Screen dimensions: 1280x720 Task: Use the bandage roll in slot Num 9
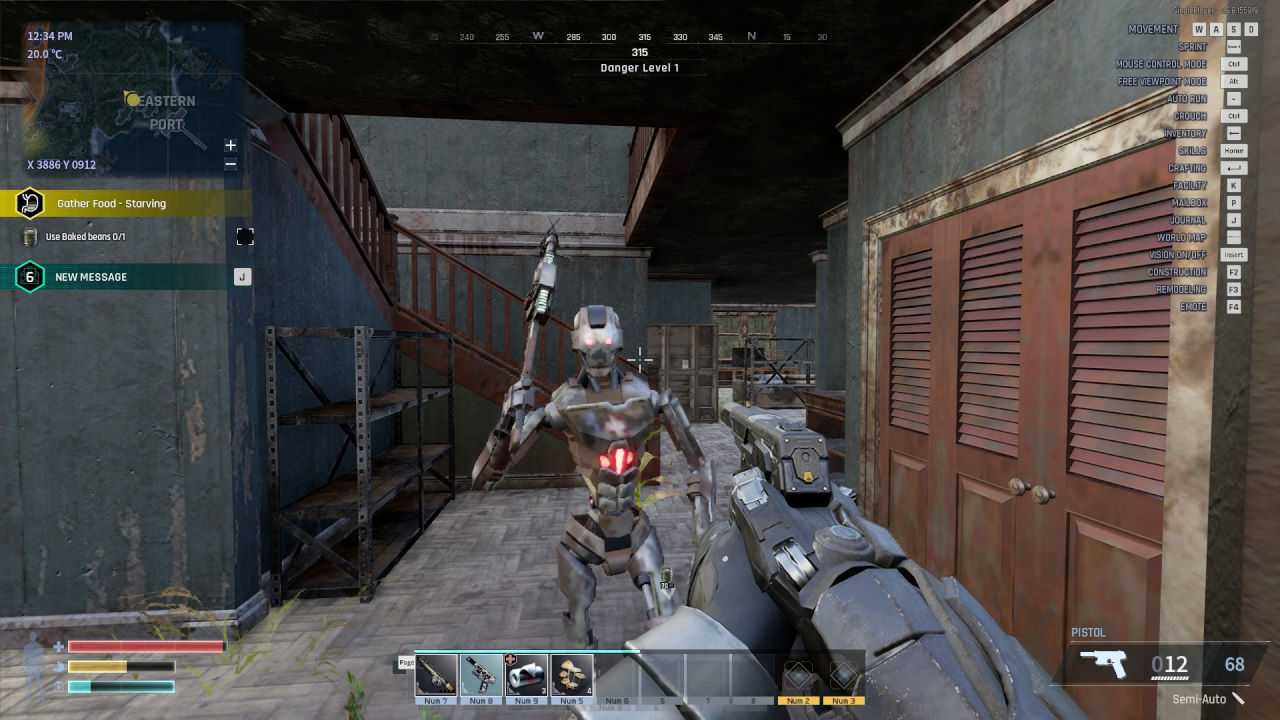point(526,675)
